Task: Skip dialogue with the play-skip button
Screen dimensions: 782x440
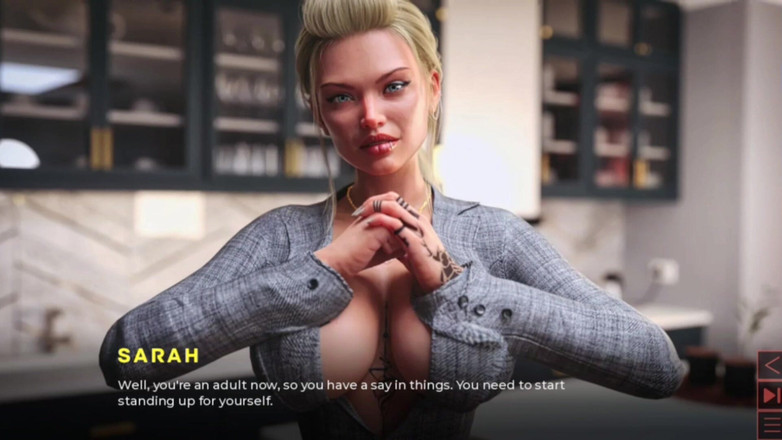Action: (769, 396)
